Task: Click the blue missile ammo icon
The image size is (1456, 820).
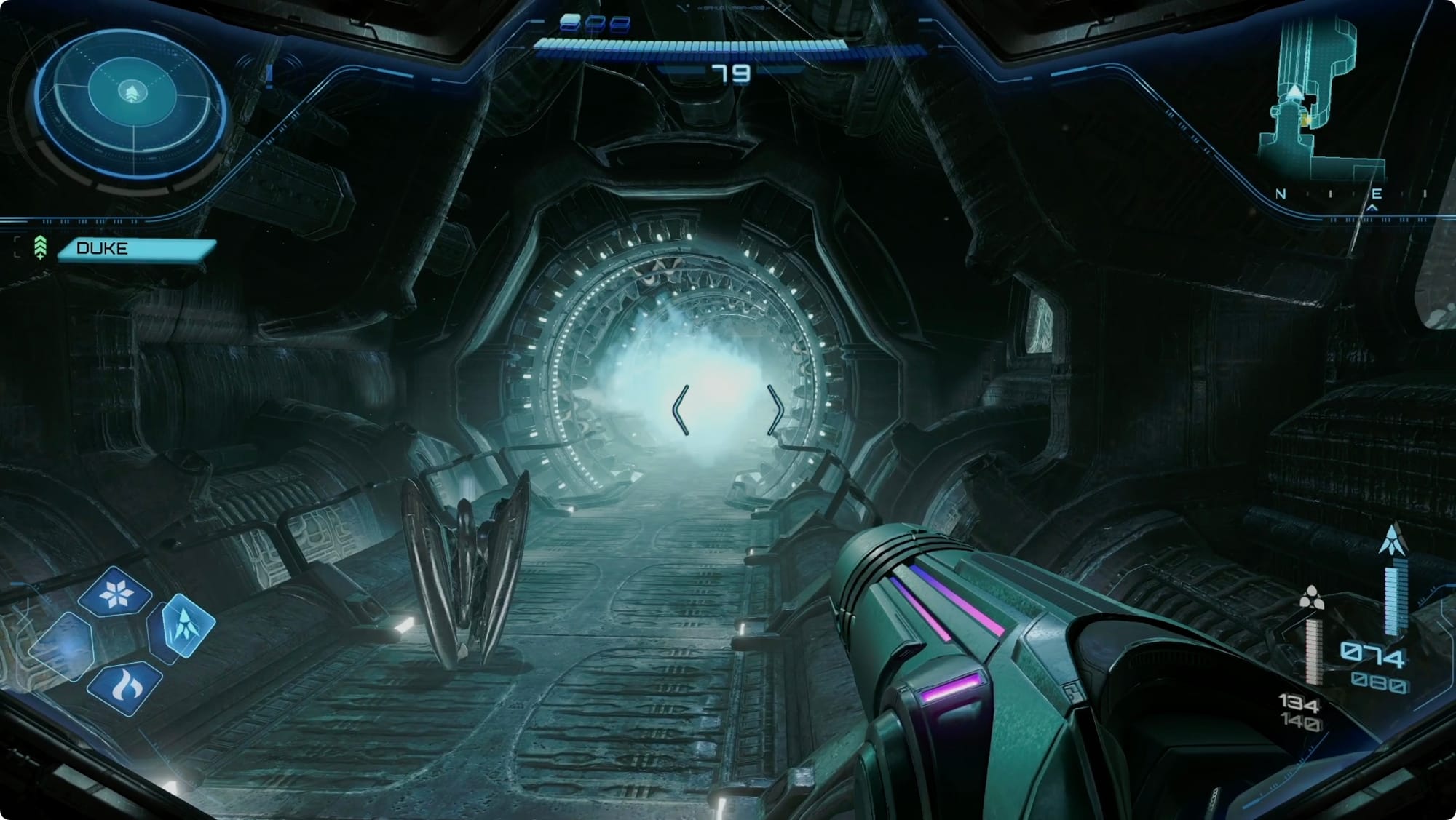Action: pyautogui.click(x=1394, y=540)
